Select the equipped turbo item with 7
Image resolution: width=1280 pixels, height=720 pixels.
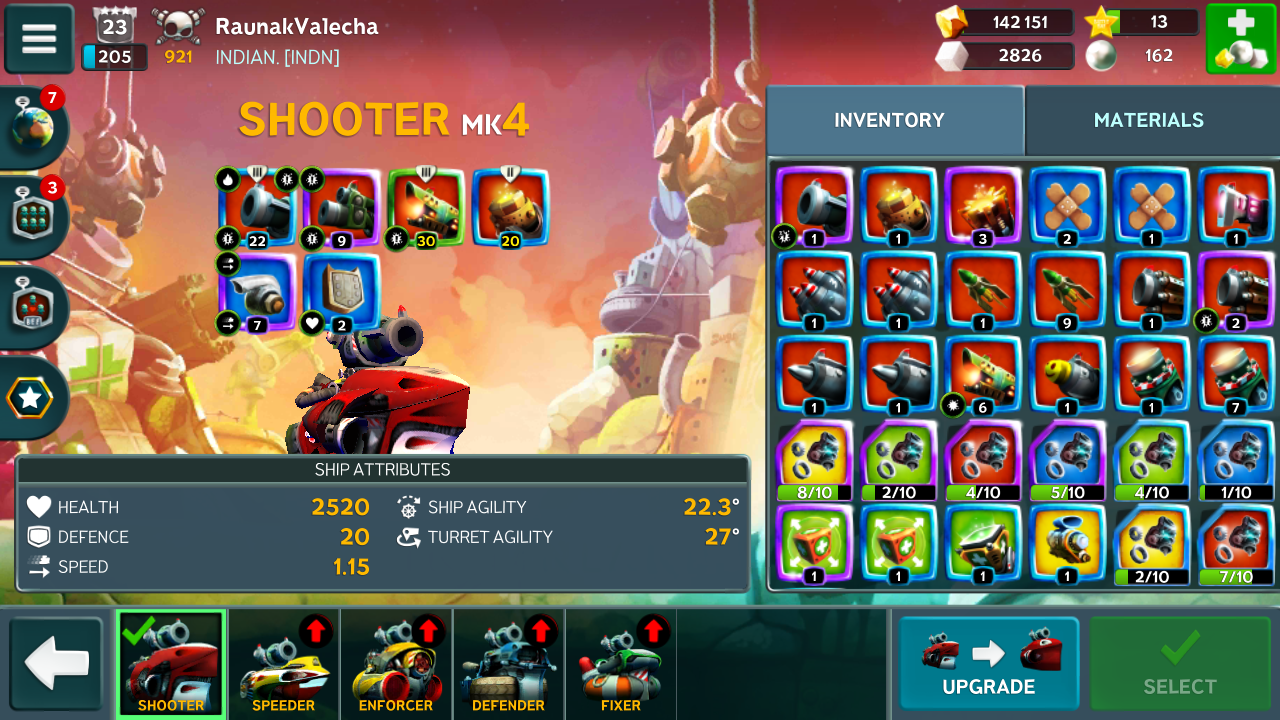pyautogui.click(x=258, y=292)
